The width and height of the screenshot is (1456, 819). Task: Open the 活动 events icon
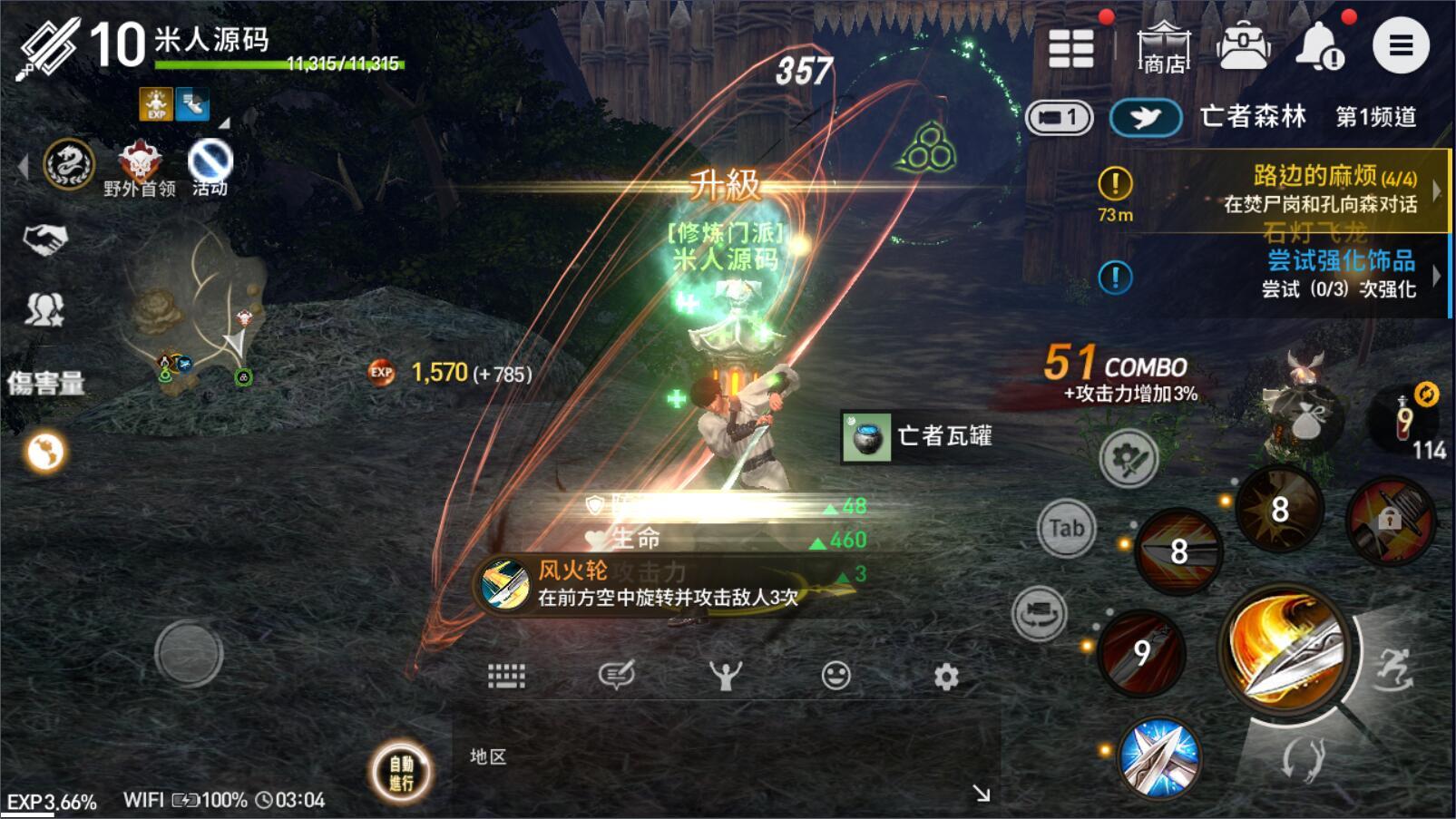coord(210,167)
